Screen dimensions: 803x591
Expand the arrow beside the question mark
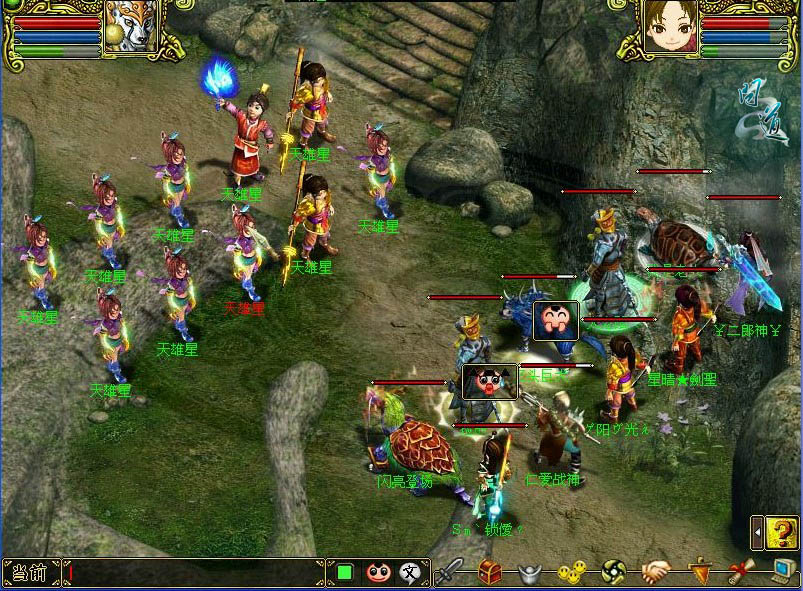[x=759, y=532]
